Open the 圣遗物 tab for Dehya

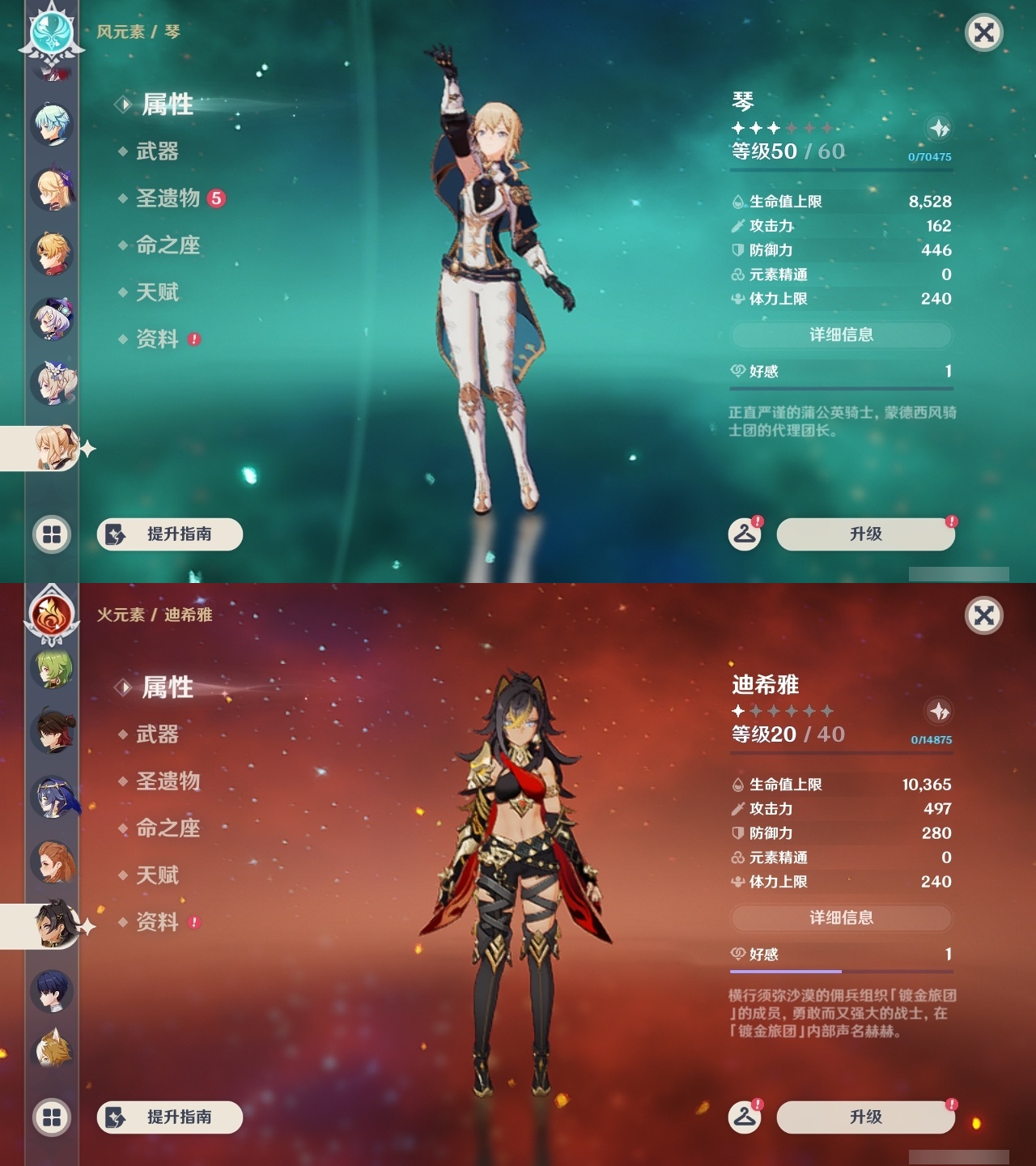[169, 781]
